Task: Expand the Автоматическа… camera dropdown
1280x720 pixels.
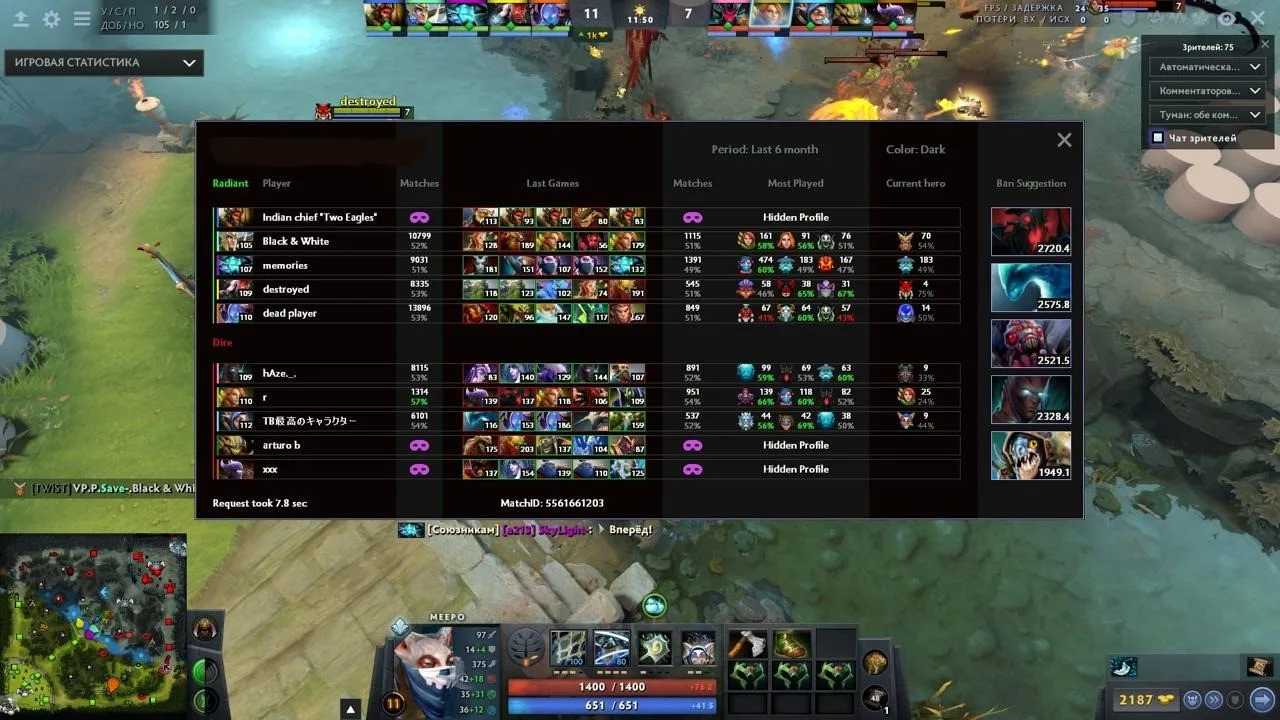Action: tap(1208, 67)
